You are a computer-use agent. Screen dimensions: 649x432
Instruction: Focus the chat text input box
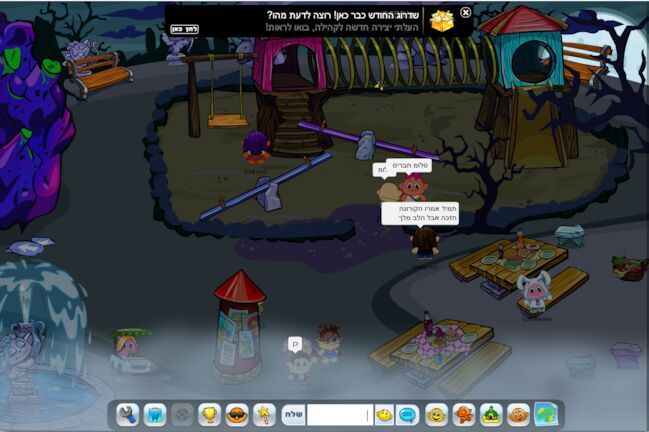(x=339, y=414)
